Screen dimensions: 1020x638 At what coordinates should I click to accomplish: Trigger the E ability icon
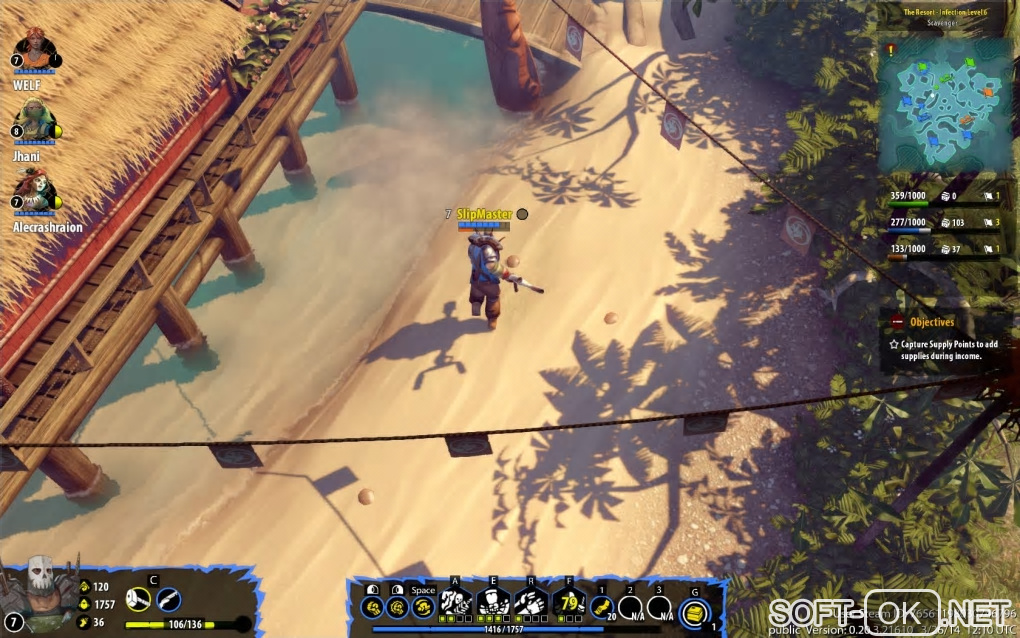[x=493, y=602]
